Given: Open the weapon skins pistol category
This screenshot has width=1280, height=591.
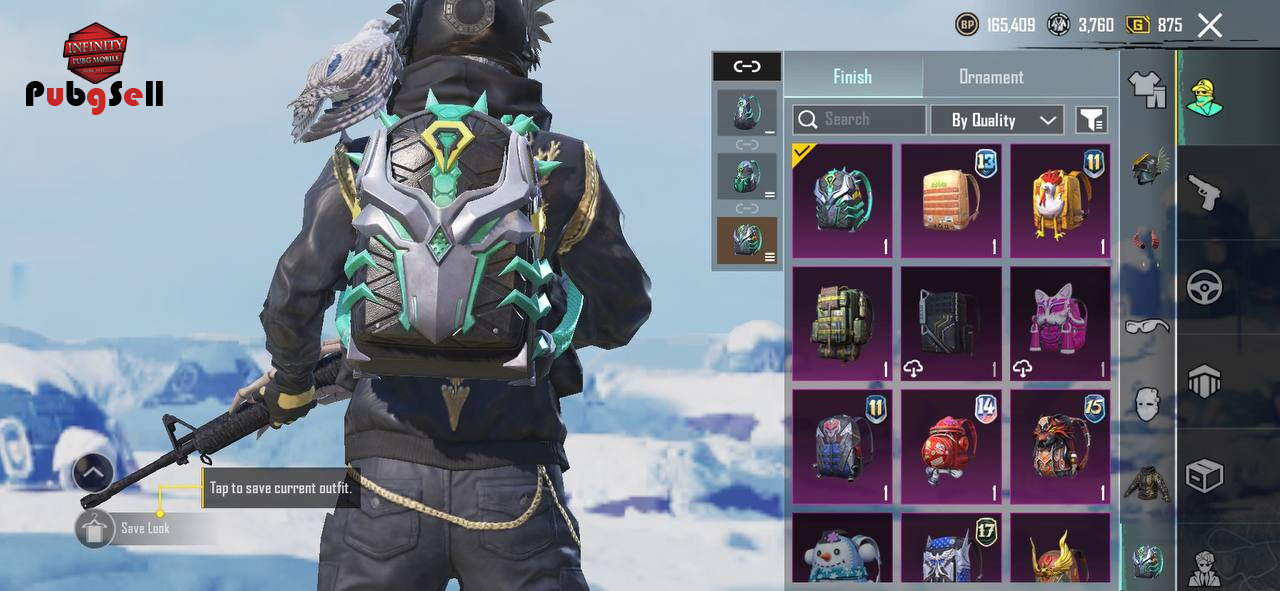Looking at the screenshot, I should [1204, 192].
